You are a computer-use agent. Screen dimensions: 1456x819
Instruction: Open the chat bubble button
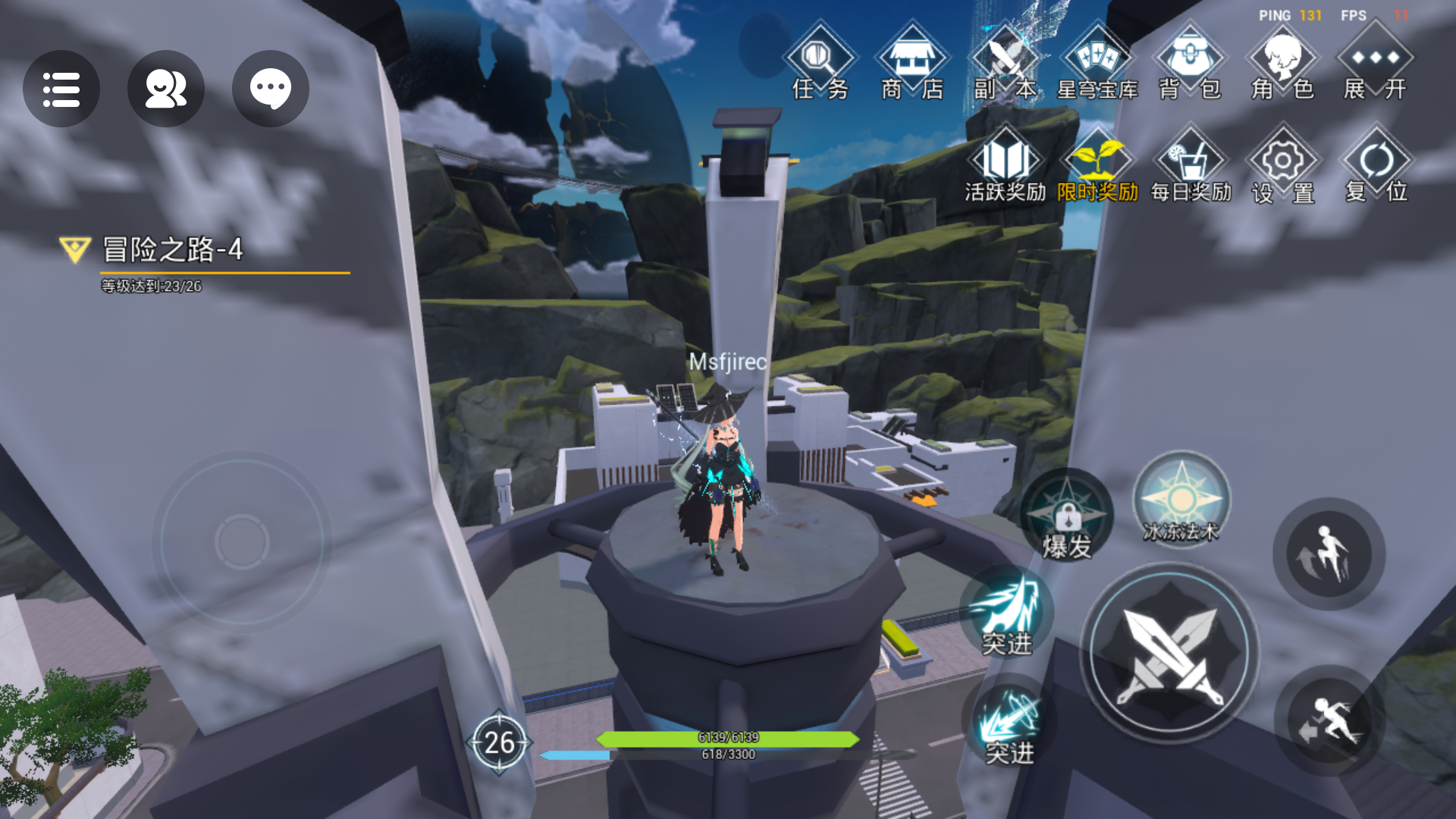[x=270, y=89]
